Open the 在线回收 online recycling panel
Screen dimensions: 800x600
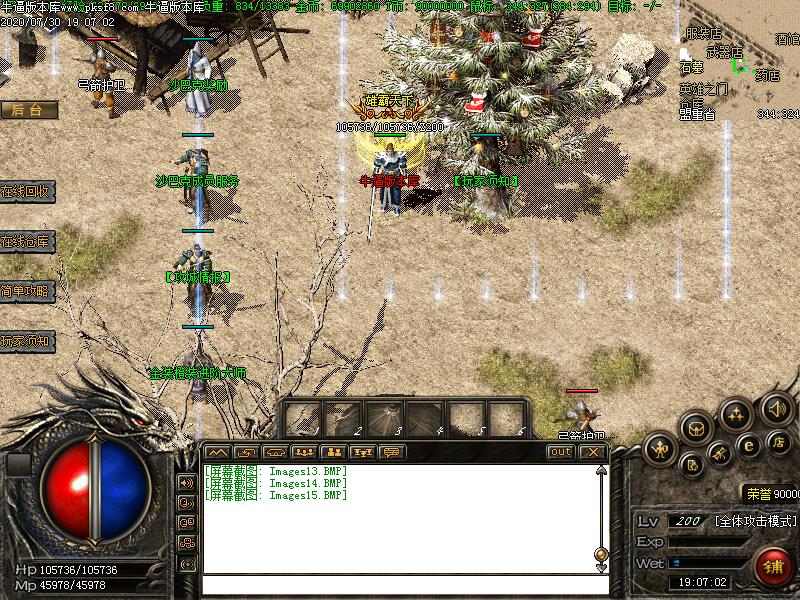[27, 190]
